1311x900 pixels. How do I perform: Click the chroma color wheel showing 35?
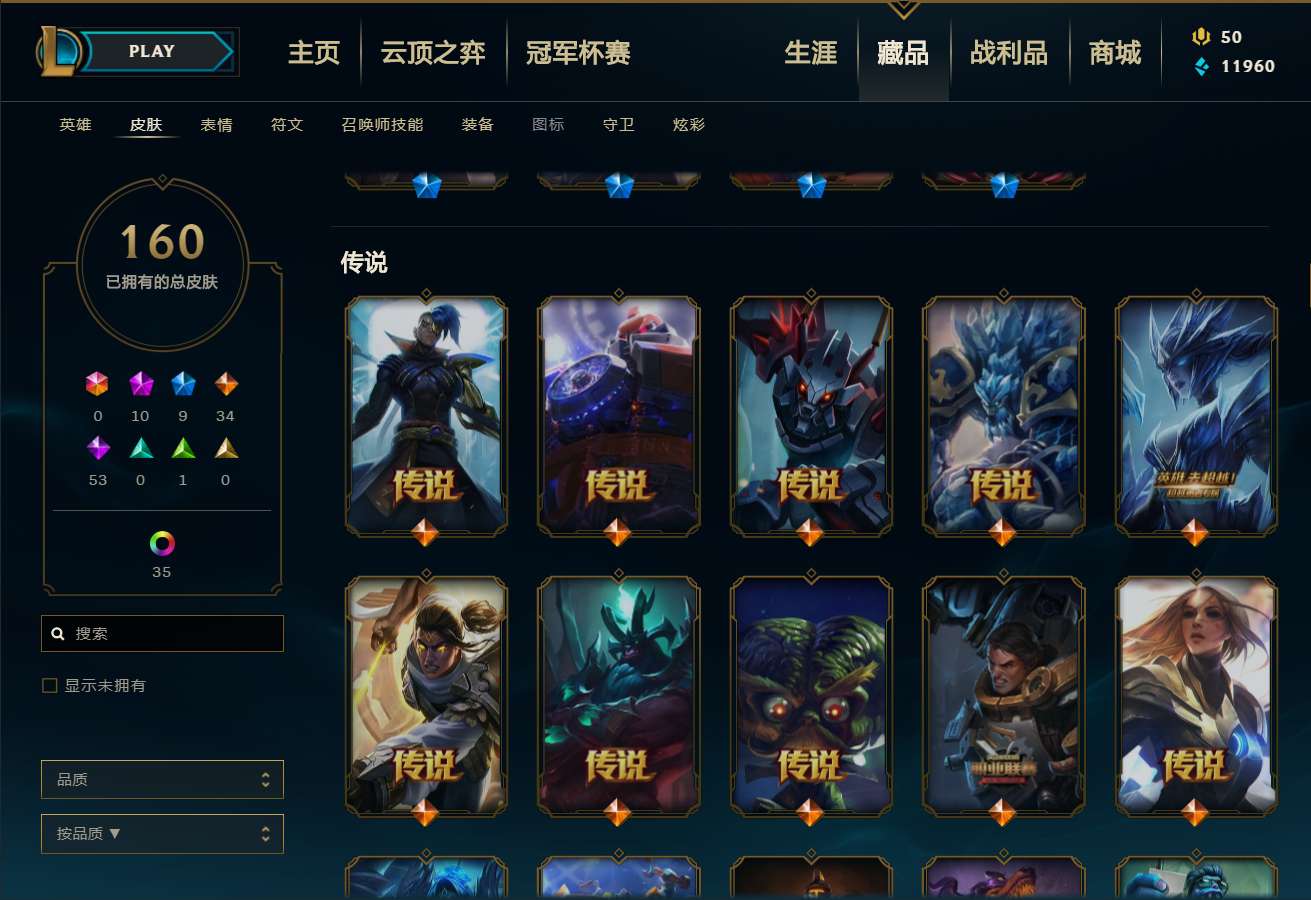coord(162,543)
